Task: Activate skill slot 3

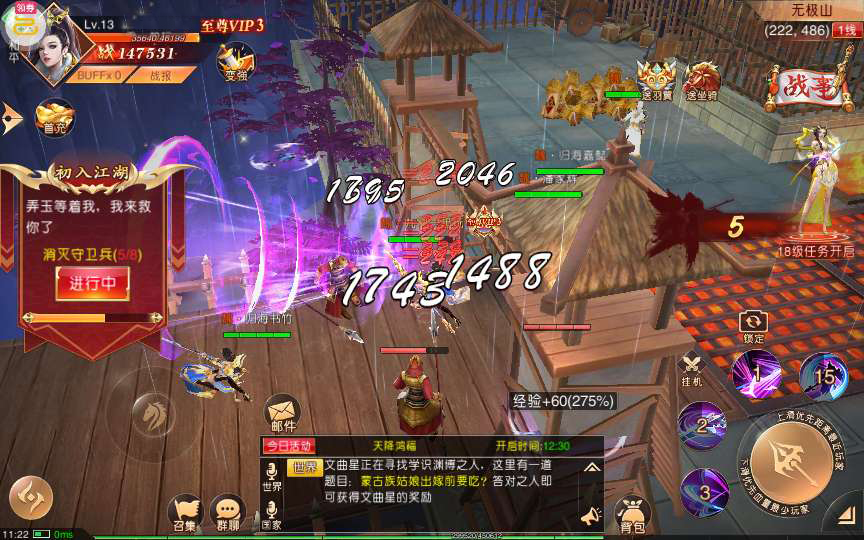Action: click(x=704, y=491)
